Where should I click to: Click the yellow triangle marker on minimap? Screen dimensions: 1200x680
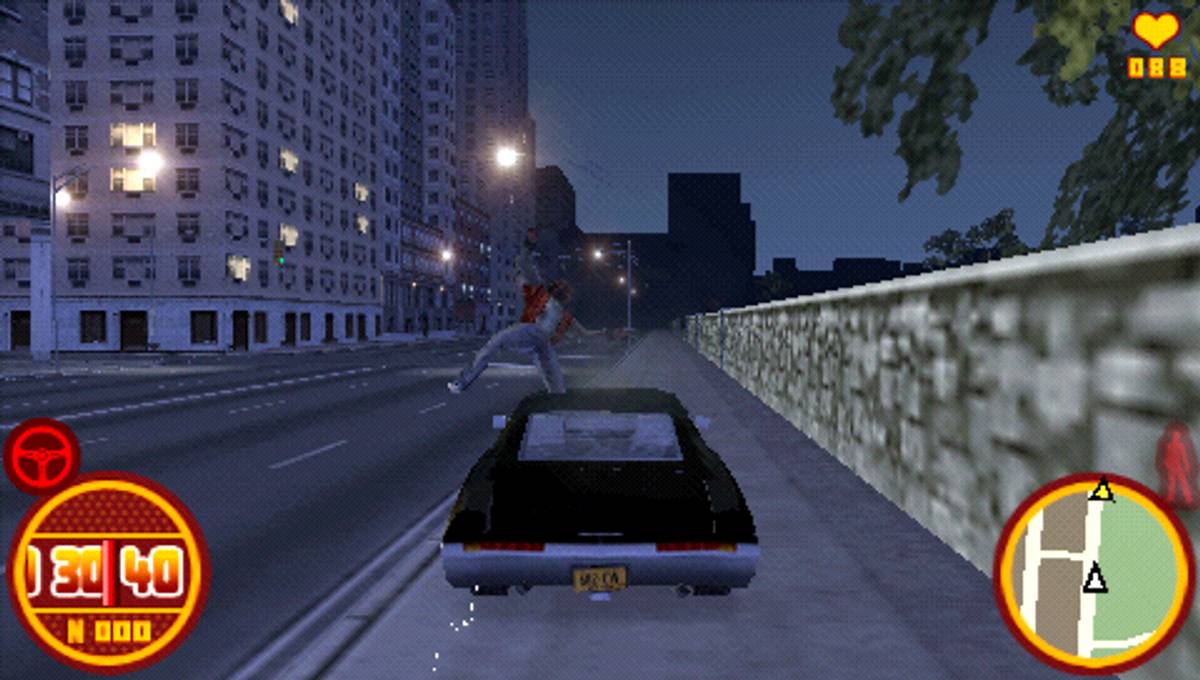(1102, 490)
